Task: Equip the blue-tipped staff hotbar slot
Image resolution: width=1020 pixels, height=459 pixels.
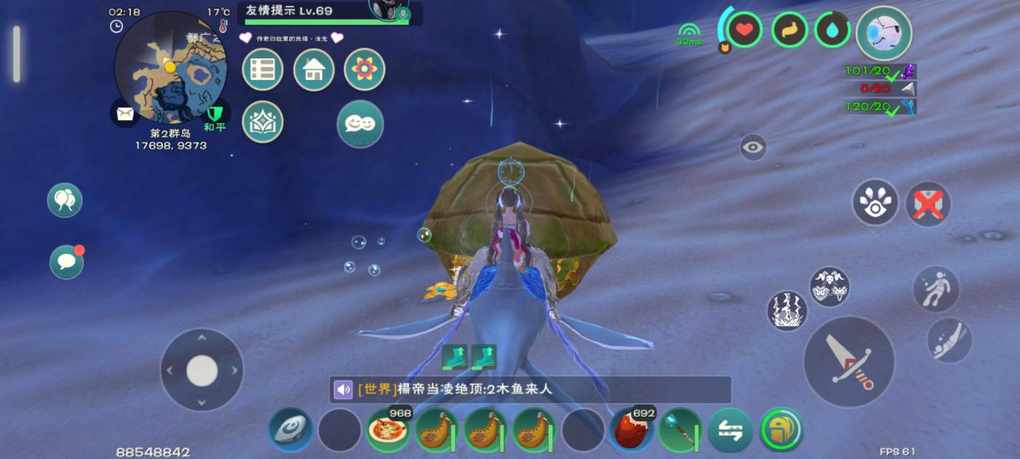Action: coord(680,431)
